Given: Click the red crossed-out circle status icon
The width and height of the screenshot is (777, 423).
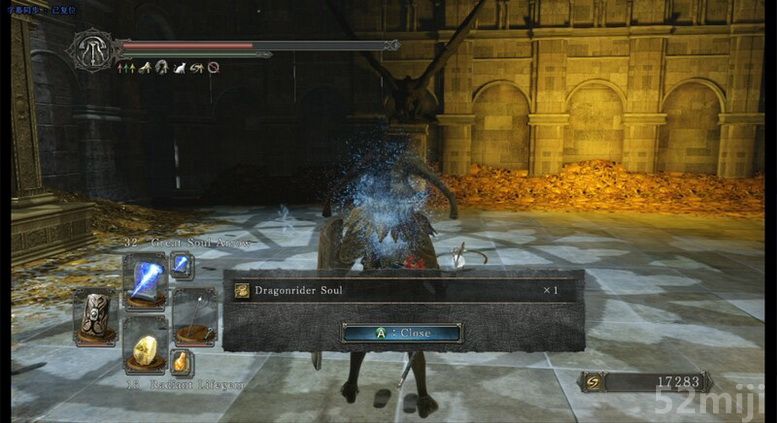Looking at the screenshot, I should tap(213, 68).
